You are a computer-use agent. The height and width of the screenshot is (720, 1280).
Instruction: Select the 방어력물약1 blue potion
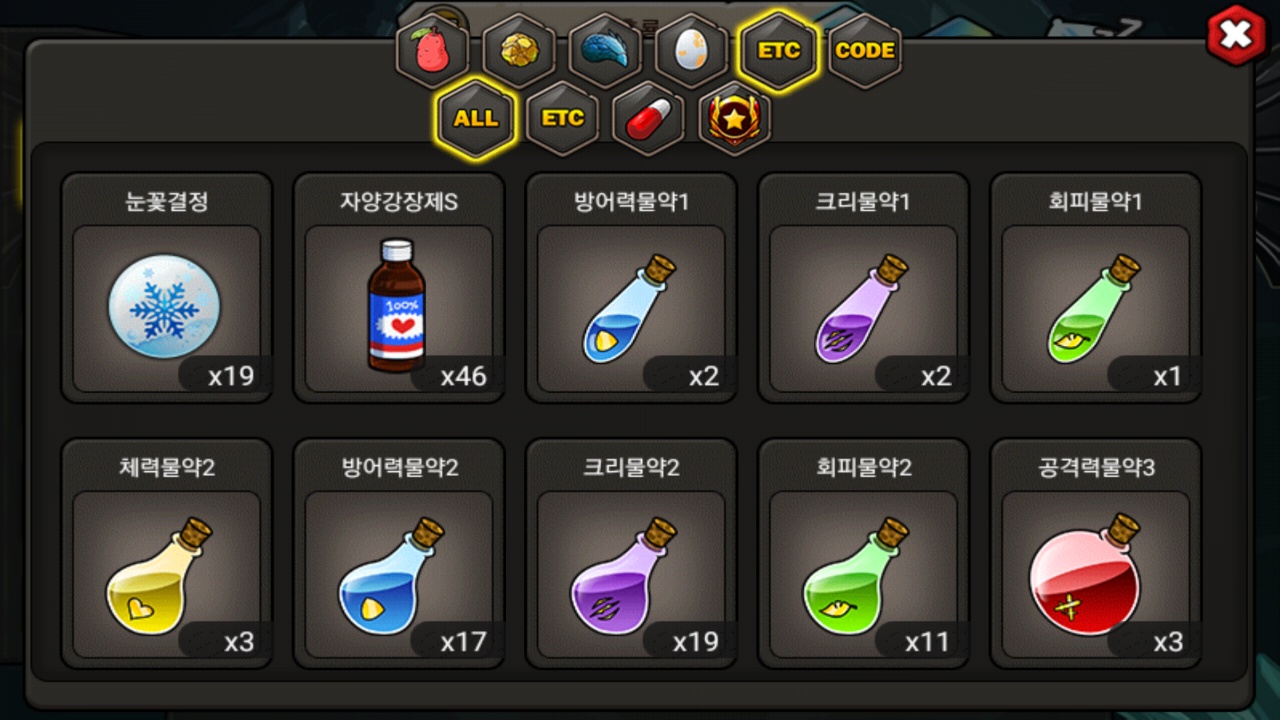pos(631,288)
